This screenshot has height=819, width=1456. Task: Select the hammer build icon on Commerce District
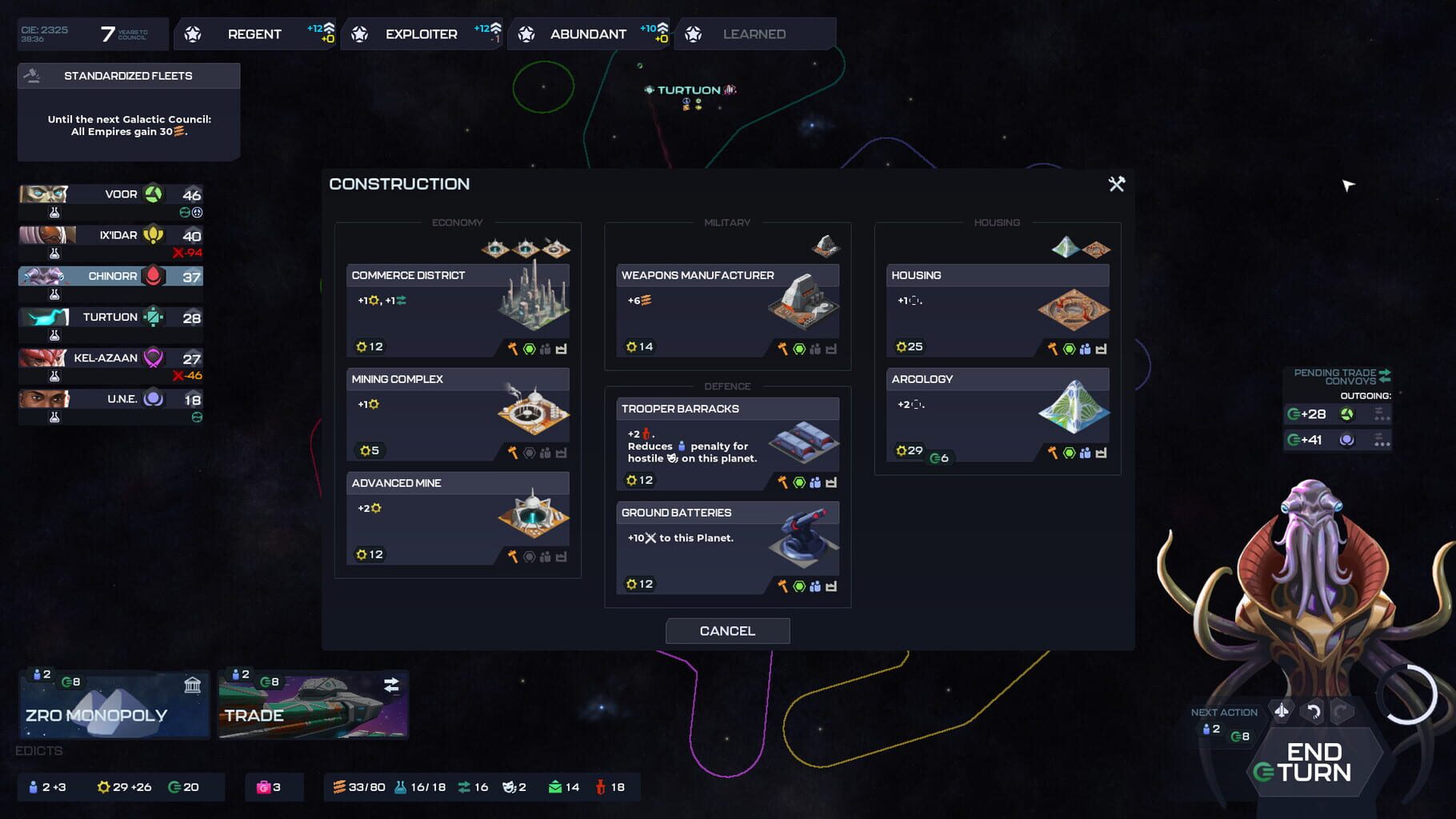click(x=513, y=347)
